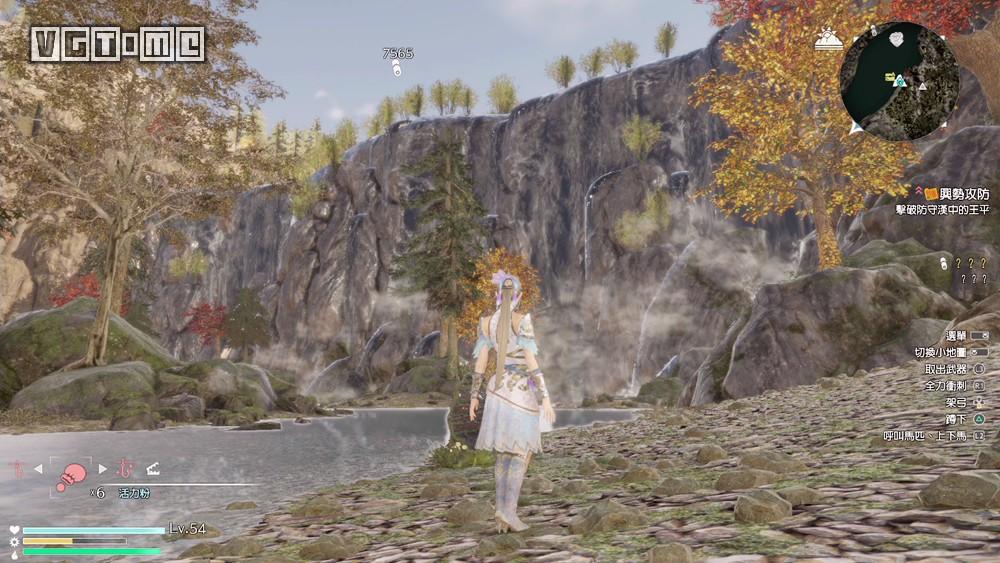The image size is (1000, 563).
Task: Cycle to the next quick item
Action: (102, 468)
